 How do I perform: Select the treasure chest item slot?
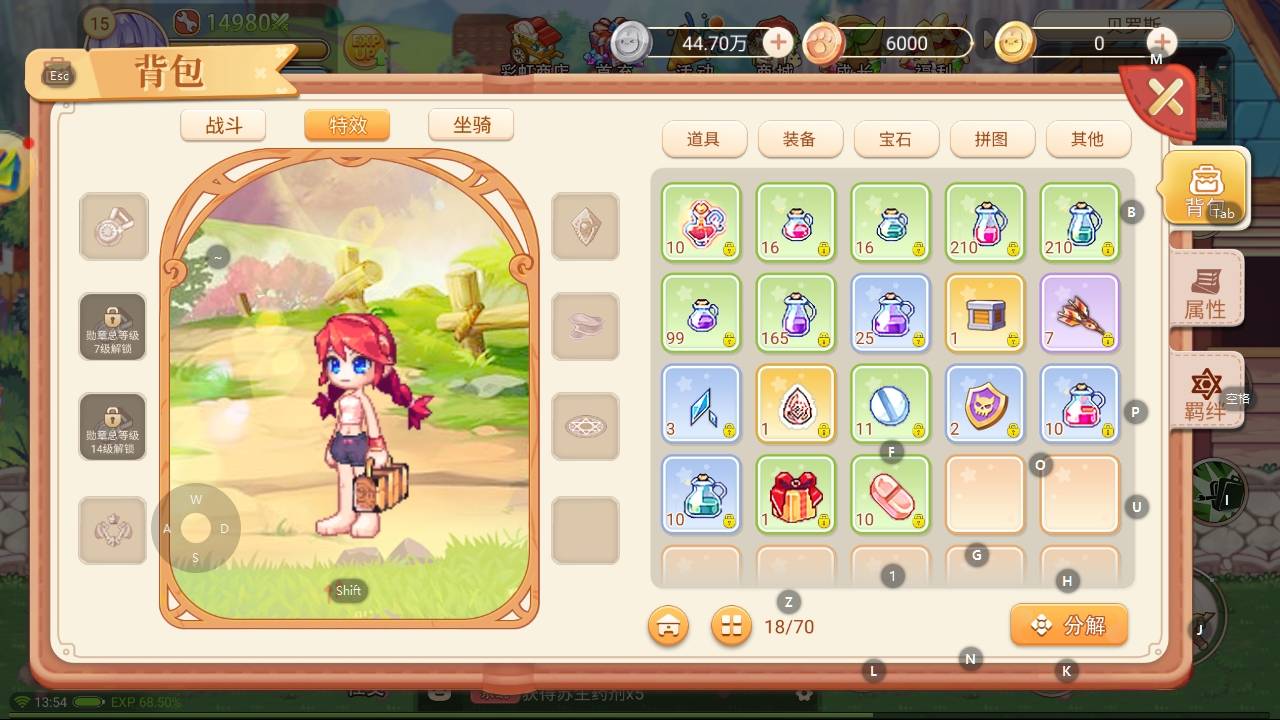(x=985, y=312)
